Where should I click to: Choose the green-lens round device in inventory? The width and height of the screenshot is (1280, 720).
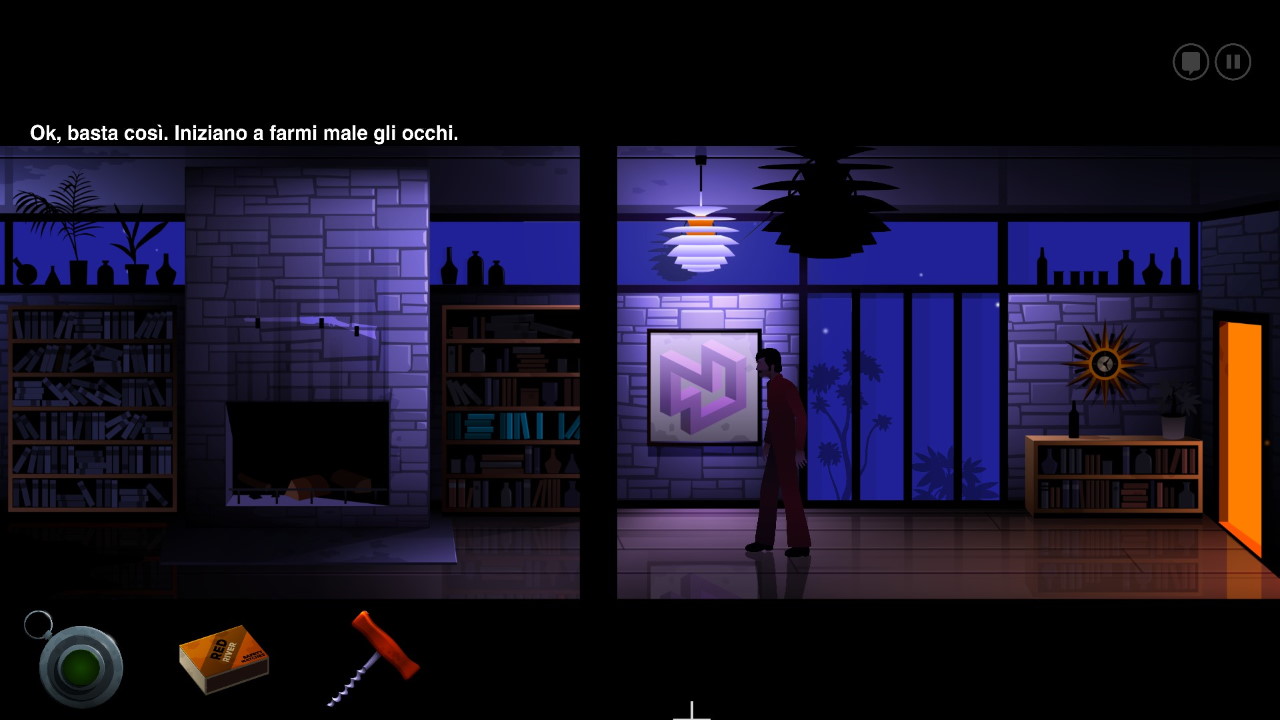80,666
